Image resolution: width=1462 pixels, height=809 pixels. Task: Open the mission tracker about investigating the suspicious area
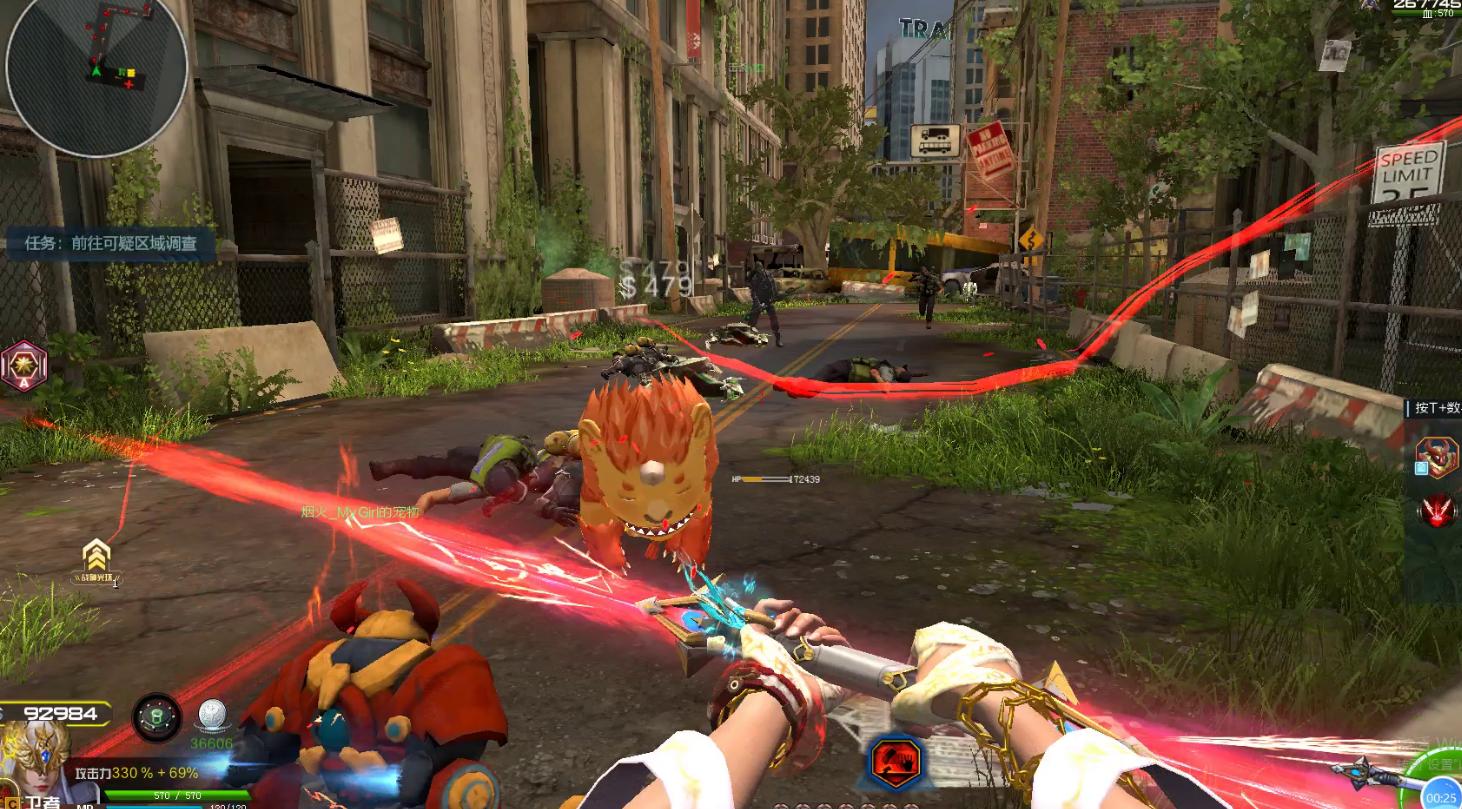110,243
